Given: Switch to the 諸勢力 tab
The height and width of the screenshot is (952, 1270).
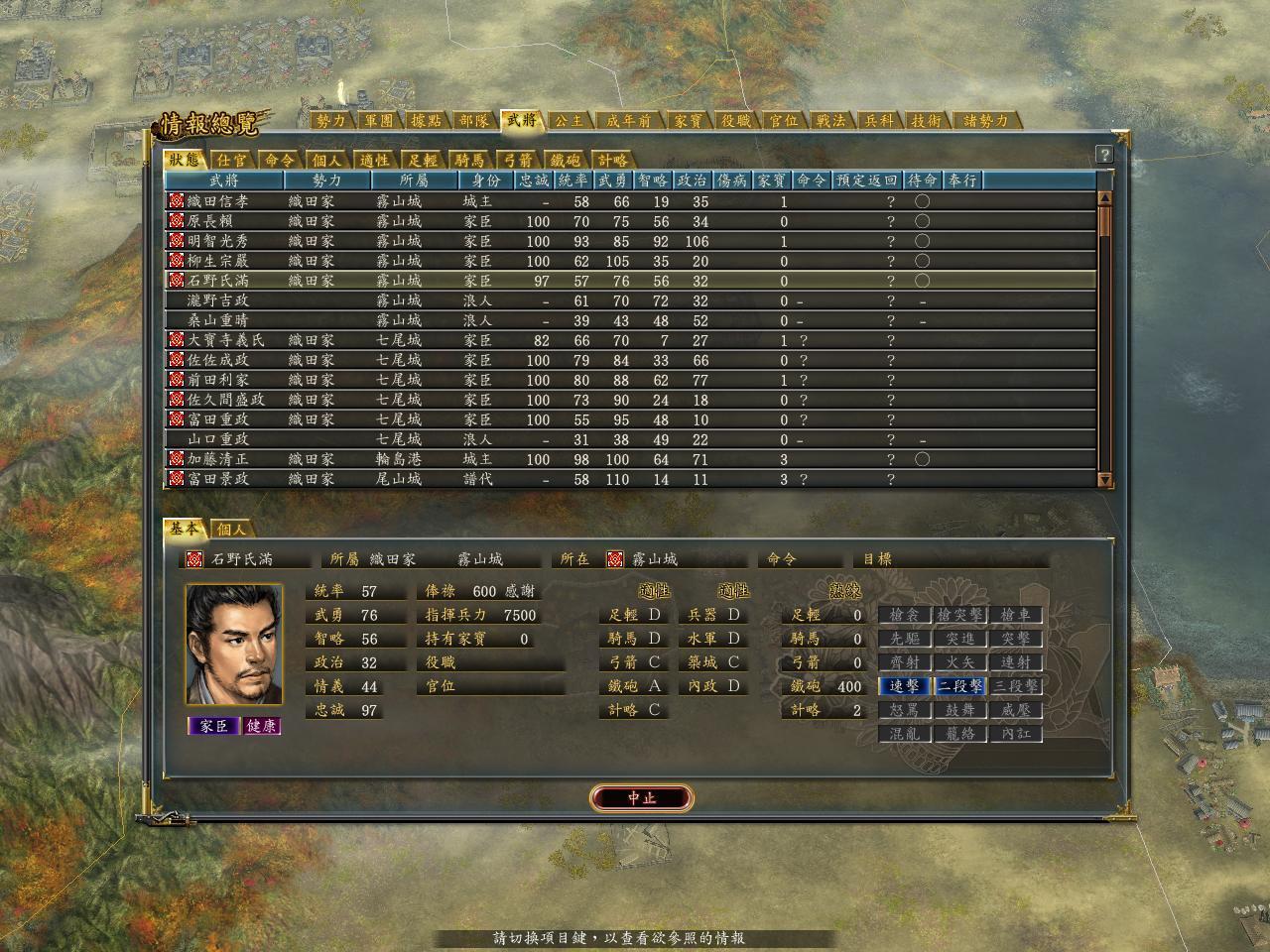Looking at the screenshot, I should pos(986,121).
